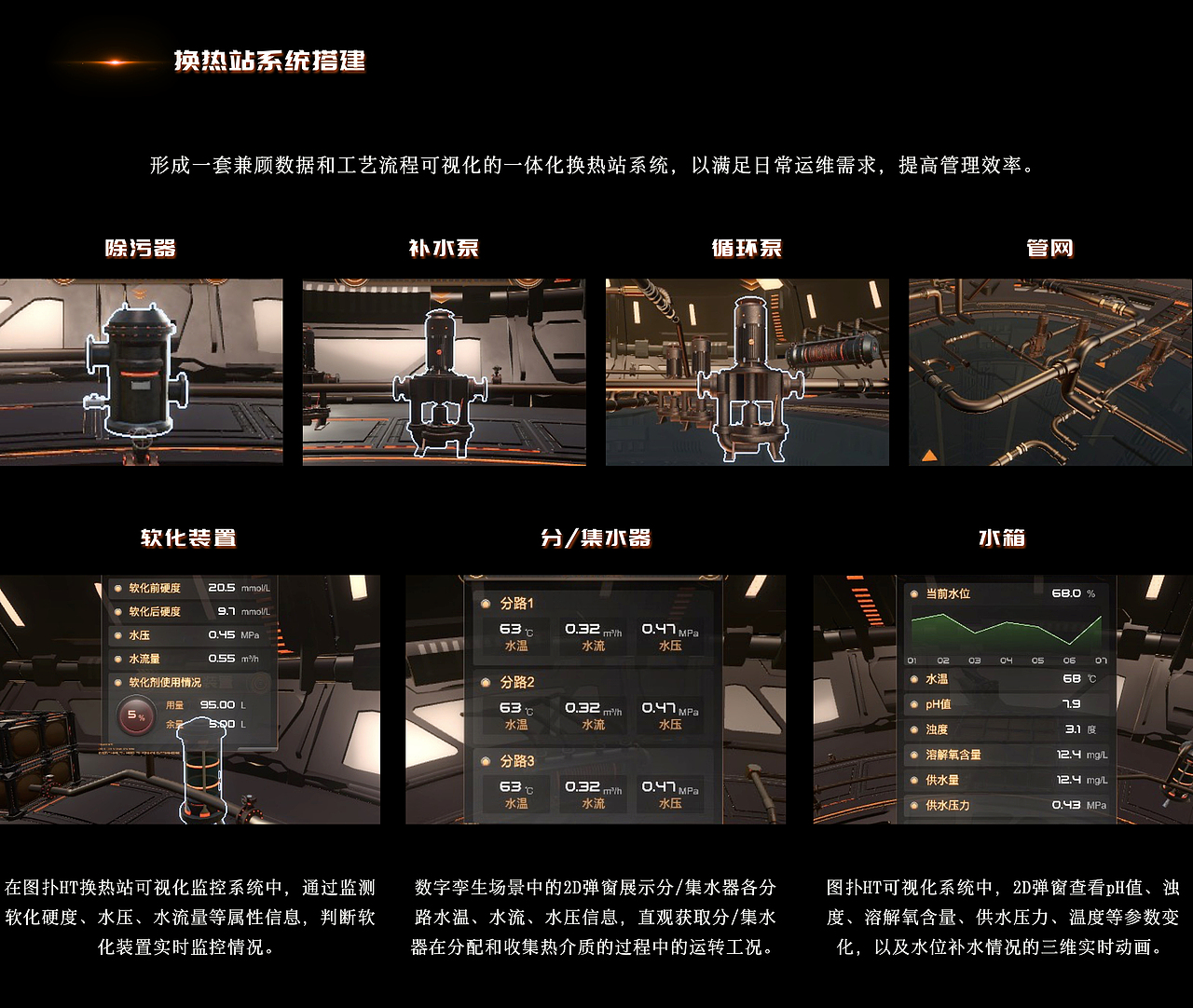
Task: Click the indicator icon beside 当前水位
Action: [913, 593]
